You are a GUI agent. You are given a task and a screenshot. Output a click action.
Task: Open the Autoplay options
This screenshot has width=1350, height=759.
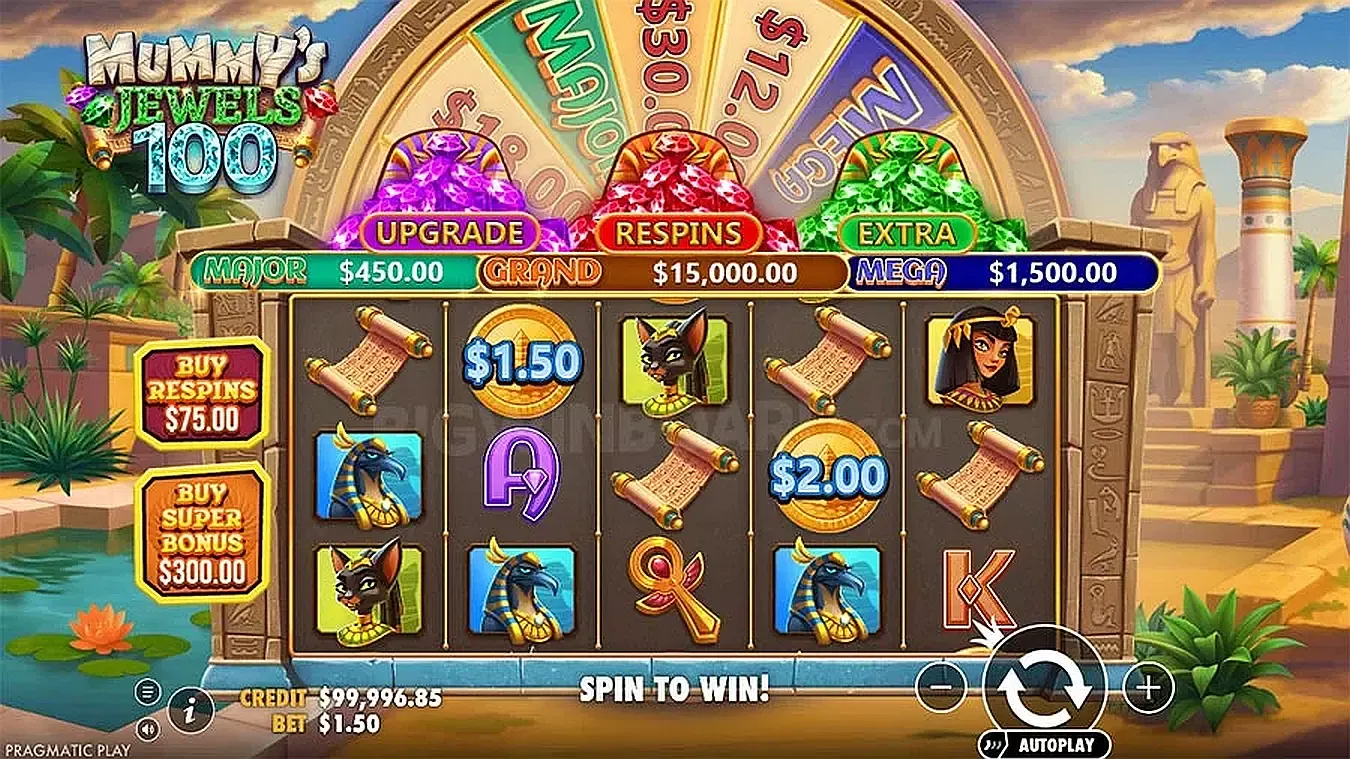click(x=1044, y=744)
